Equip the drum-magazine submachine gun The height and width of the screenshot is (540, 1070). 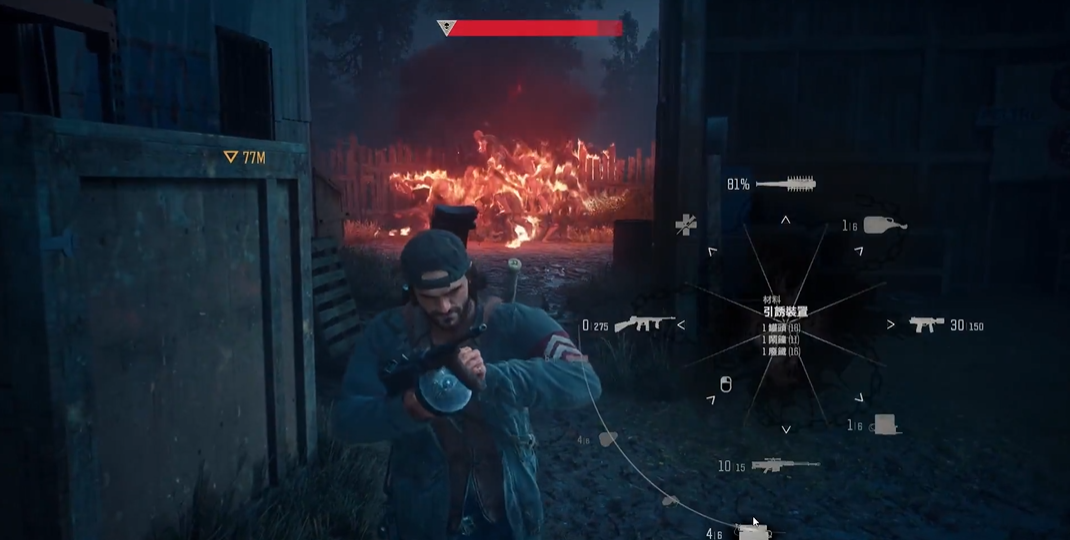click(644, 324)
